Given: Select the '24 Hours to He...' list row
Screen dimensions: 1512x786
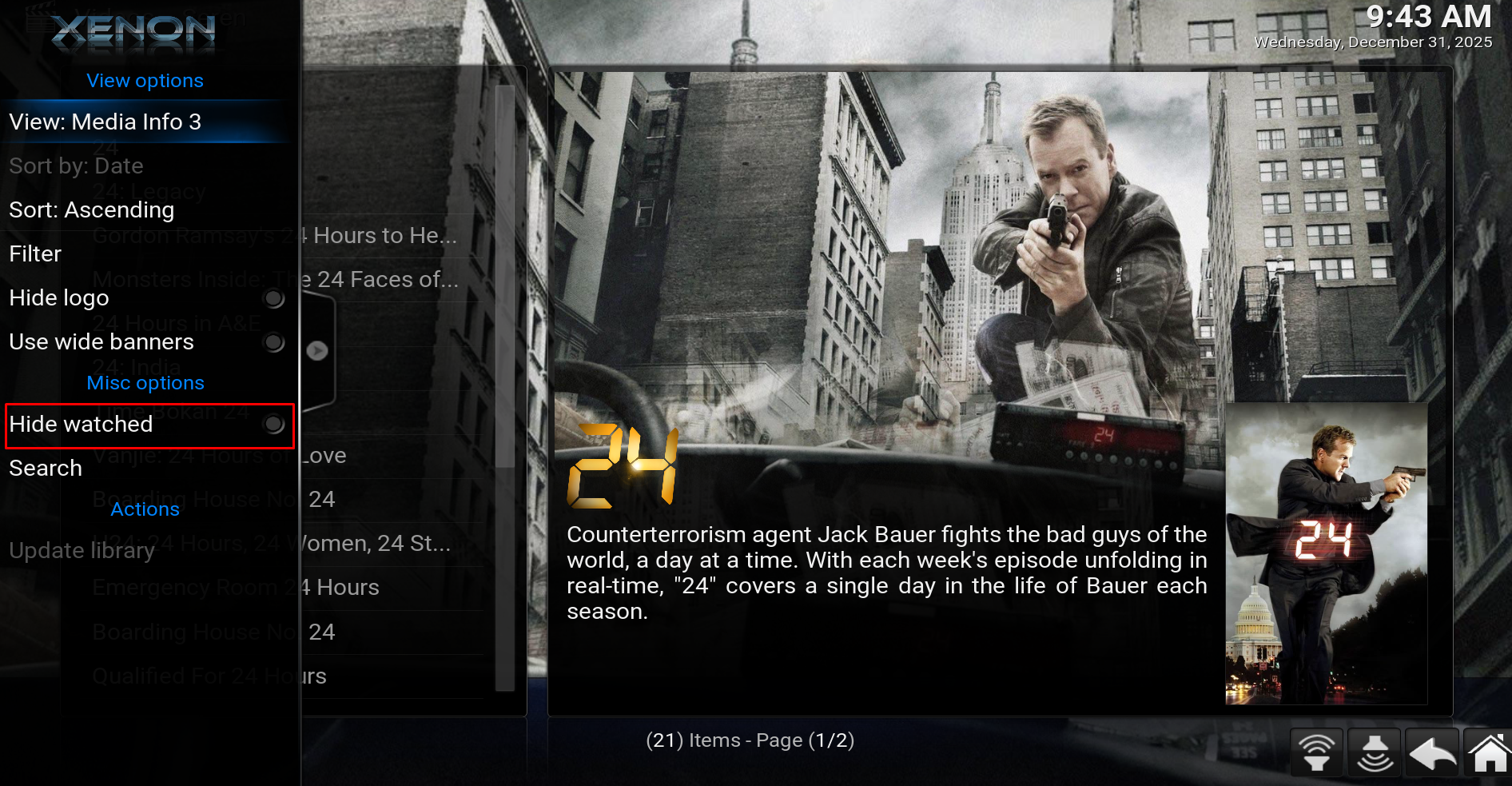Looking at the screenshot, I should tap(385, 236).
